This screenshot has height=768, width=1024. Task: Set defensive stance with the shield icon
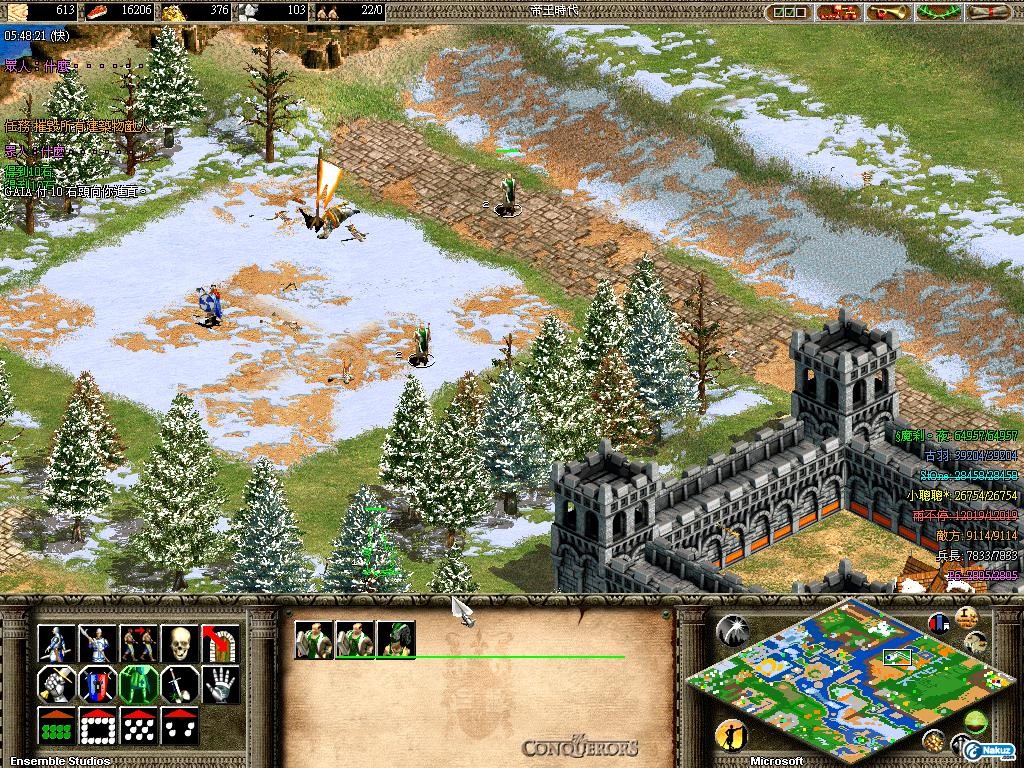(x=97, y=685)
